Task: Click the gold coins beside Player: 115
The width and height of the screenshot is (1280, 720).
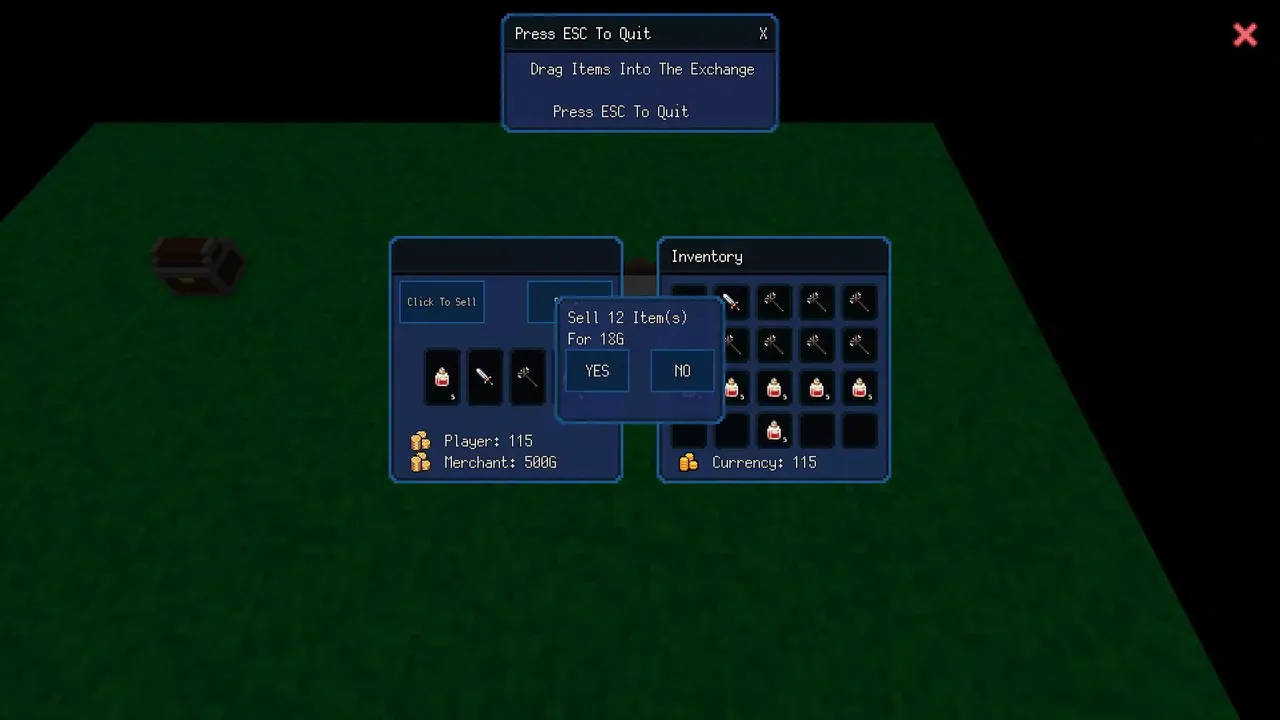Action: [420, 440]
